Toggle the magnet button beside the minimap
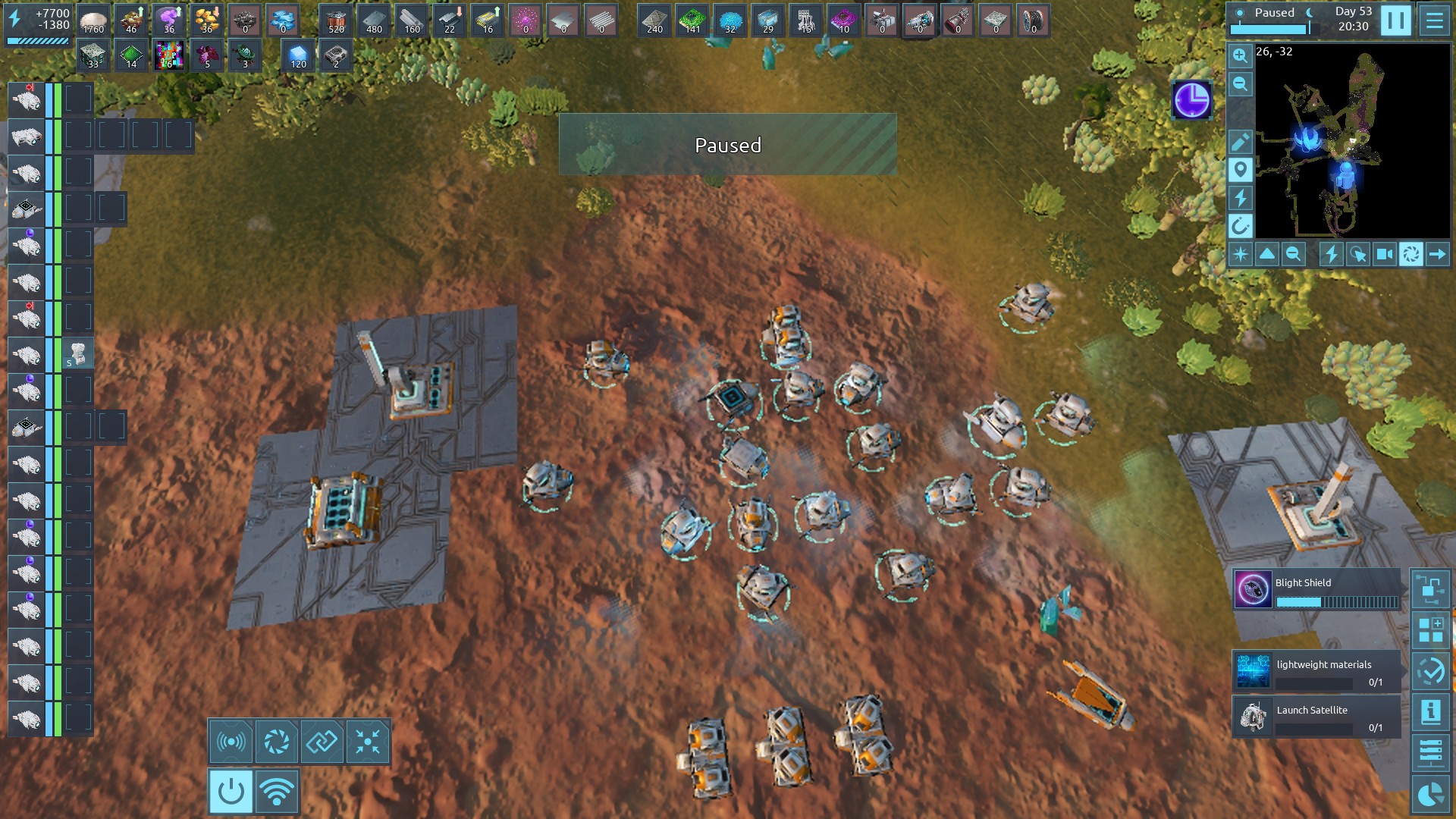 click(x=1240, y=226)
